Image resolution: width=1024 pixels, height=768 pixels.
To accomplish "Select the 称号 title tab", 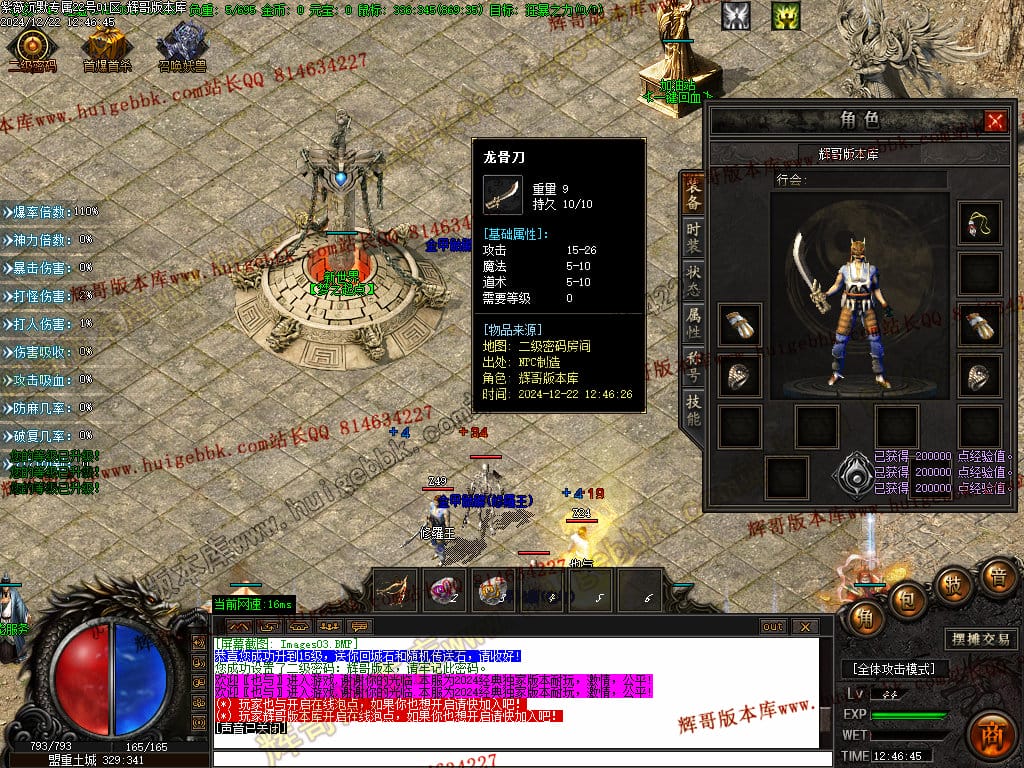I will pos(693,364).
